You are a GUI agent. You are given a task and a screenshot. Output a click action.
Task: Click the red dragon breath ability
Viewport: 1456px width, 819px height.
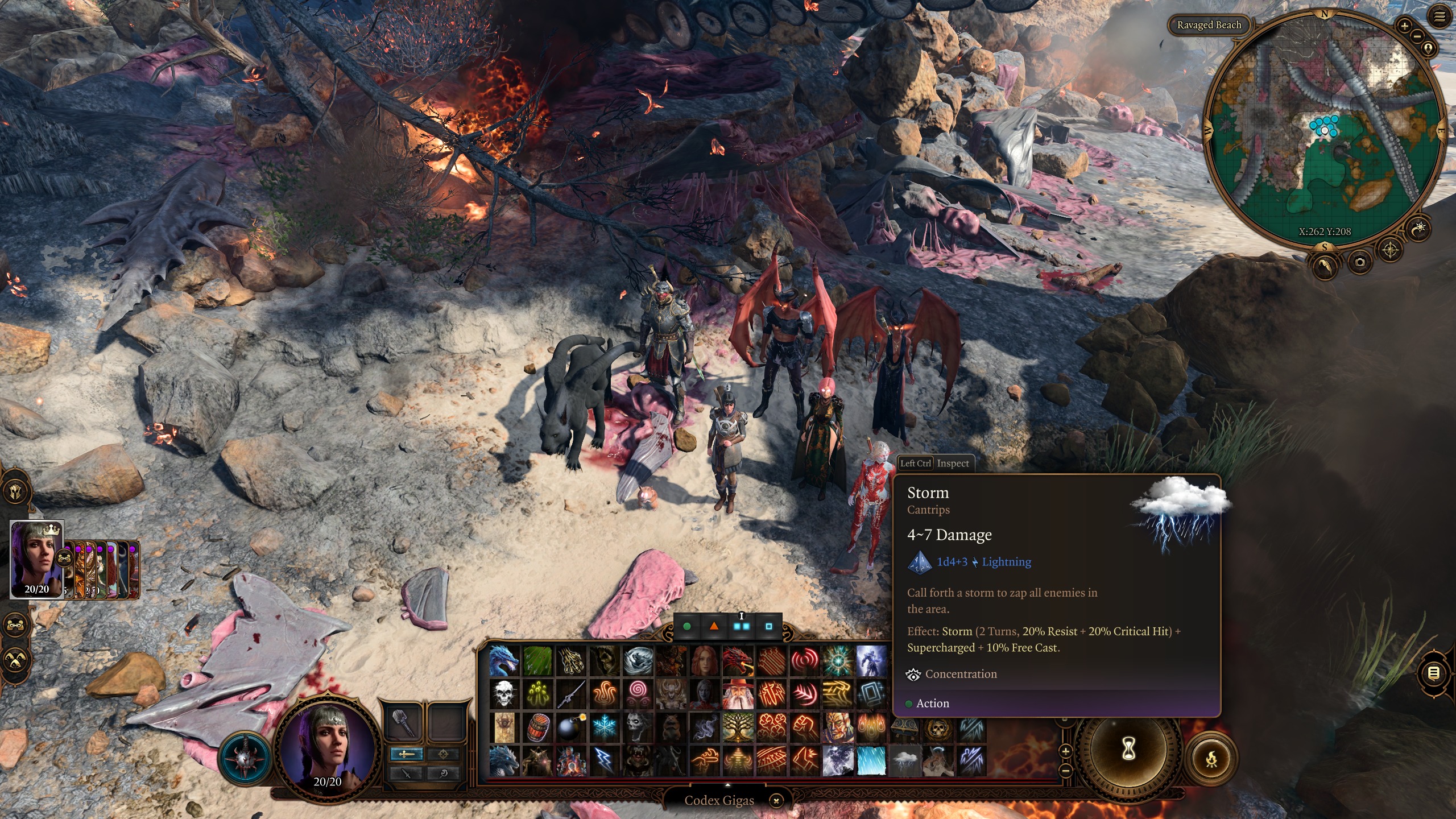738,661
